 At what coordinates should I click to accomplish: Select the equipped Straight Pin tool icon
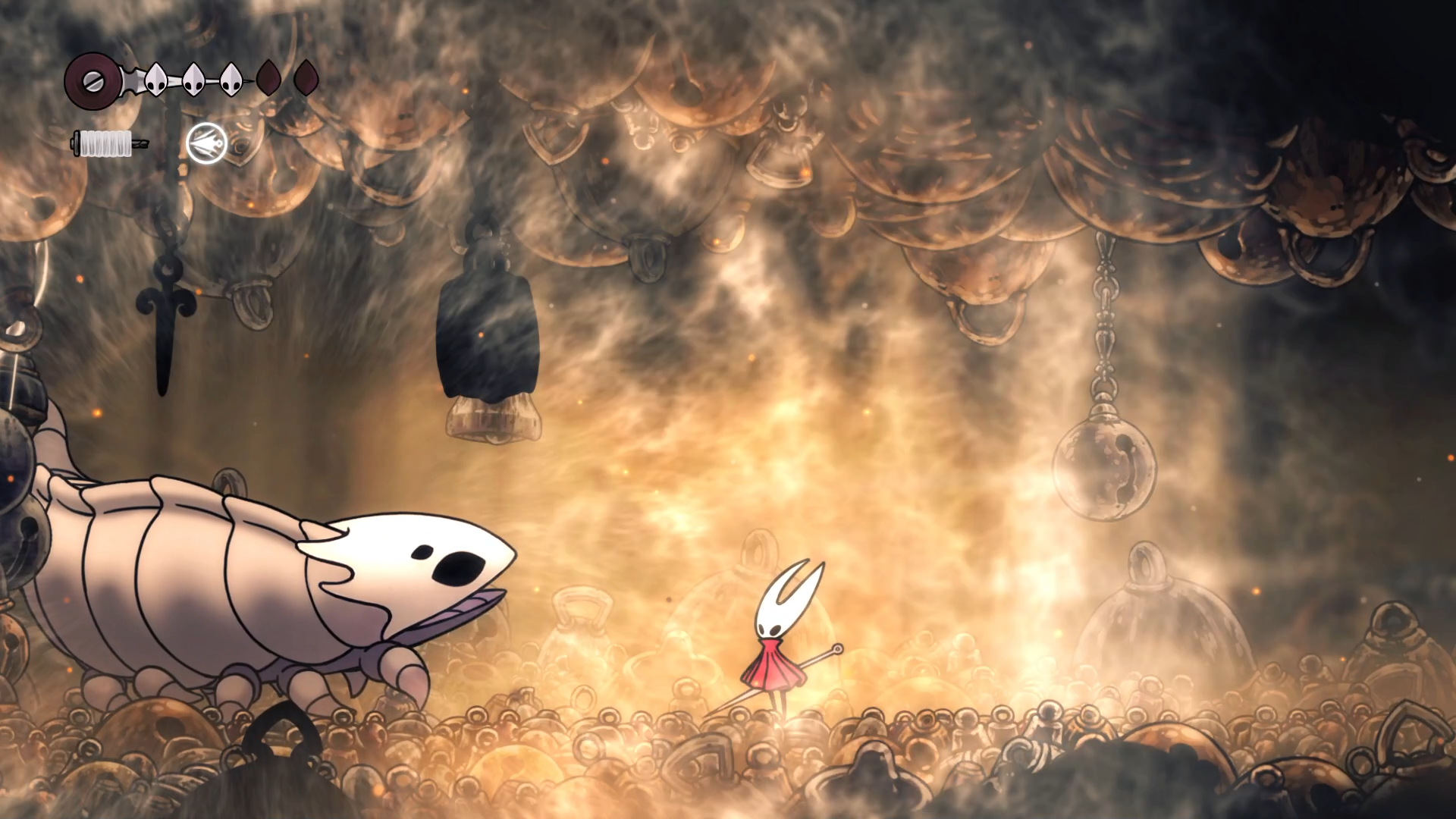[206, 144]
